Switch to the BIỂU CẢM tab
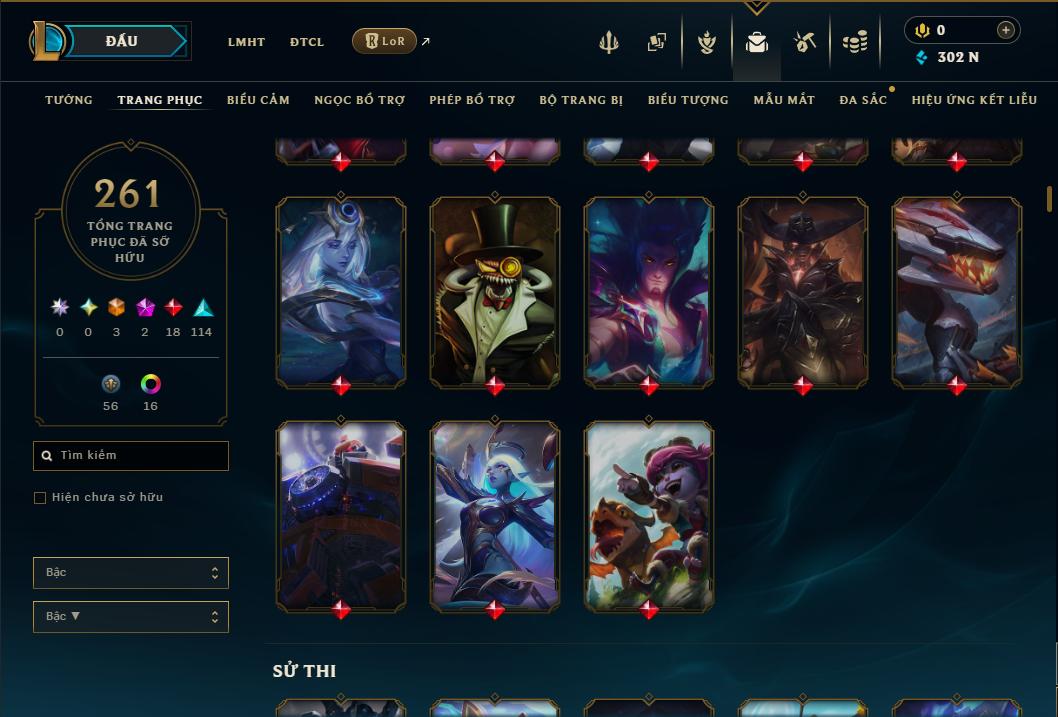 coord(258,100)
